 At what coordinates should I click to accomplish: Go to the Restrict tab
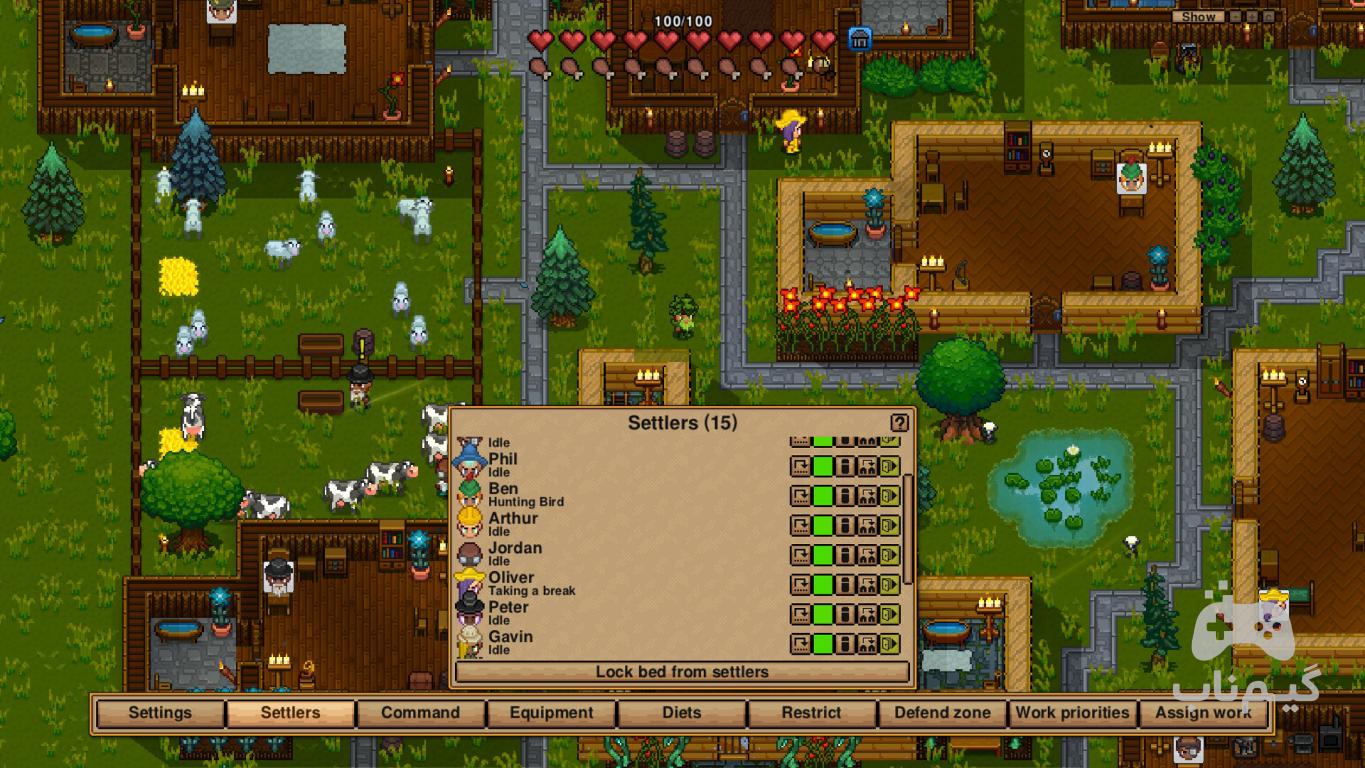click(811, 713)
